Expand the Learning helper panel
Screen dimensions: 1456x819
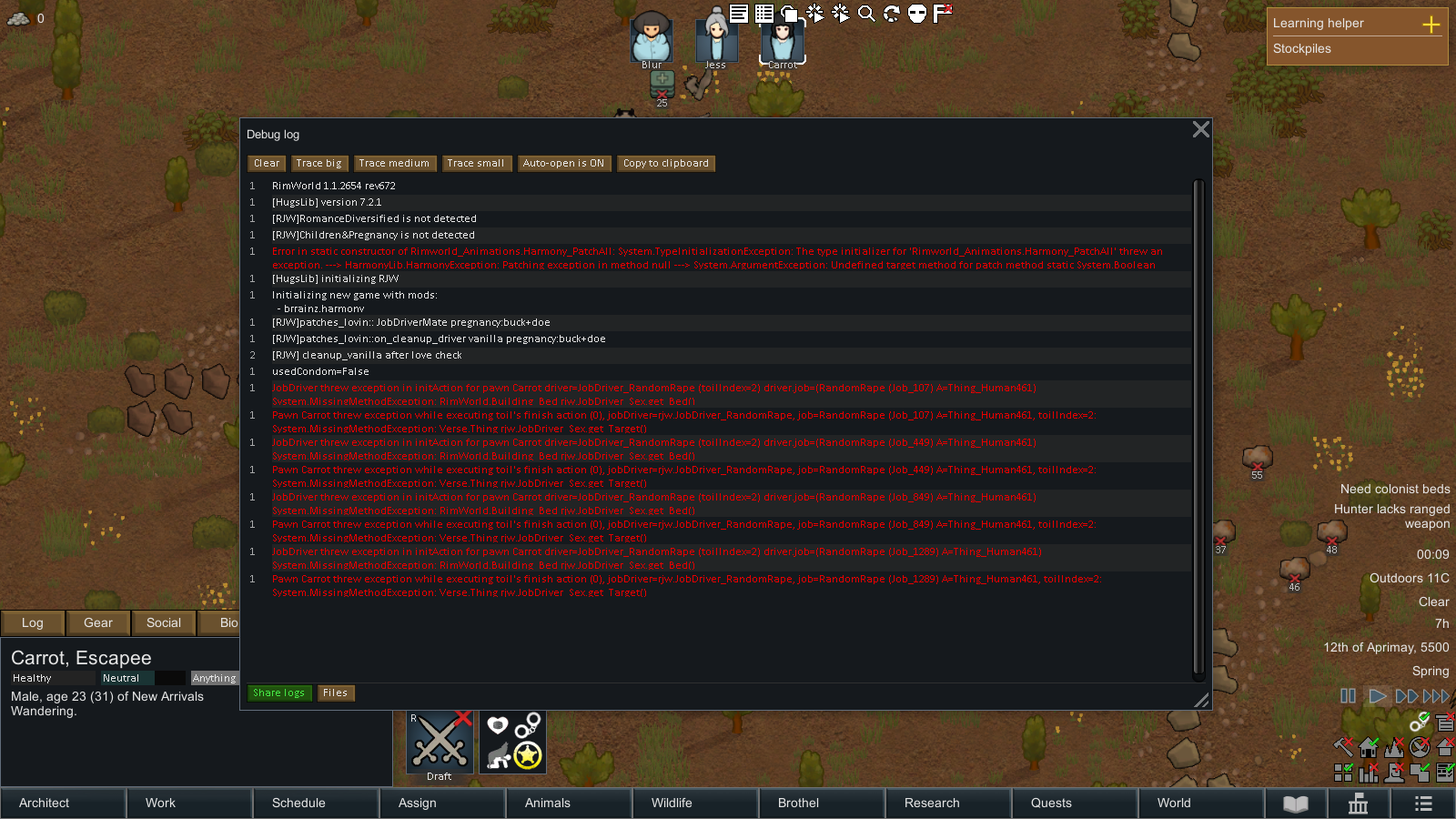pyautogui.click(x=1431, y=23)
